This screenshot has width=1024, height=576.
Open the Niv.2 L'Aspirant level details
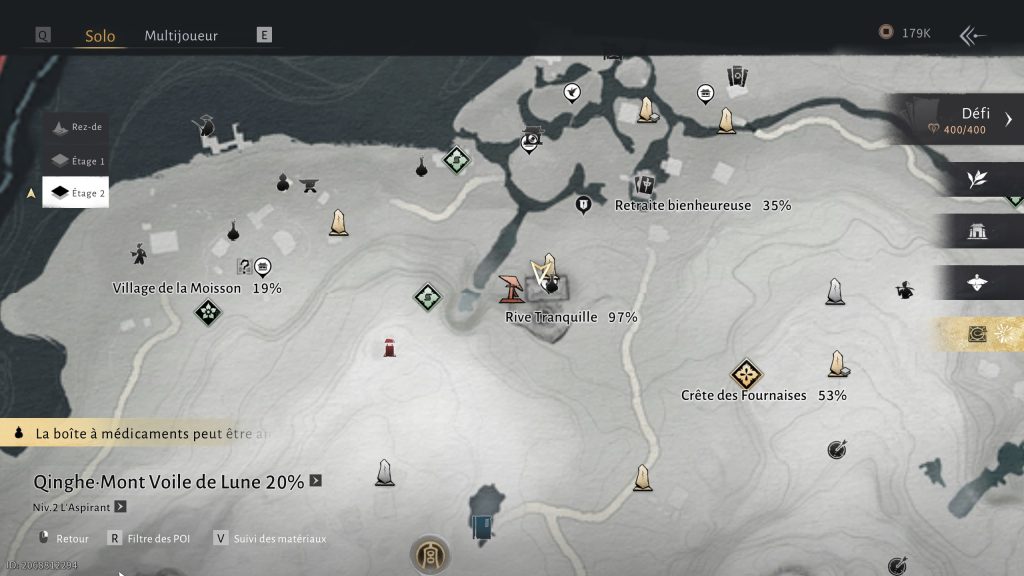point(120,507)
